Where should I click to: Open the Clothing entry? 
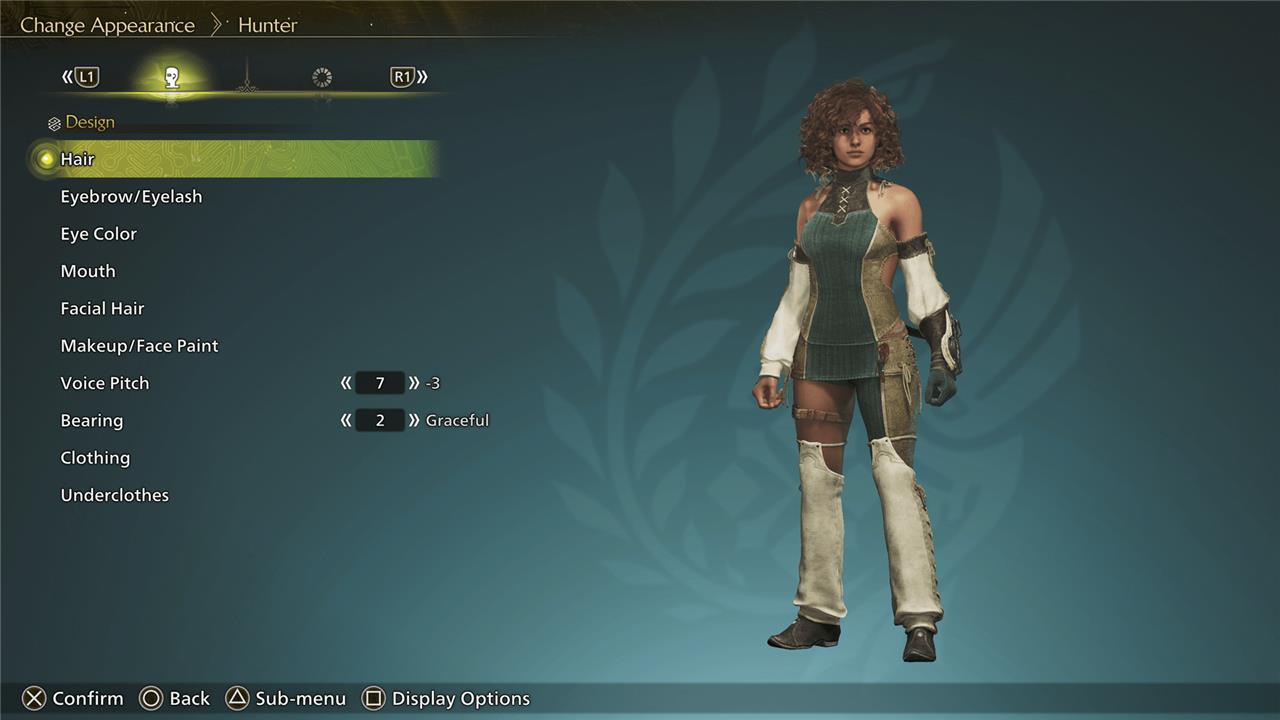tap(95, 458)
